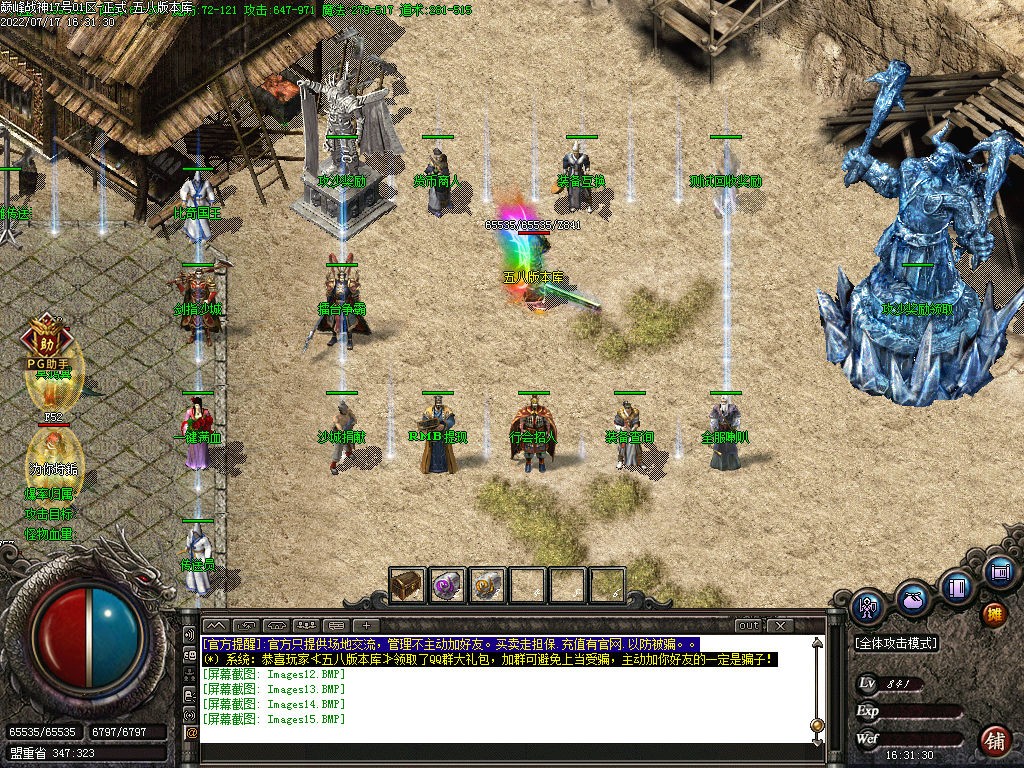Image resolution: width=1024 pixels, height=768 pixels.
Task: Select the orange @ chat channel button
Action: click(191, 733)
